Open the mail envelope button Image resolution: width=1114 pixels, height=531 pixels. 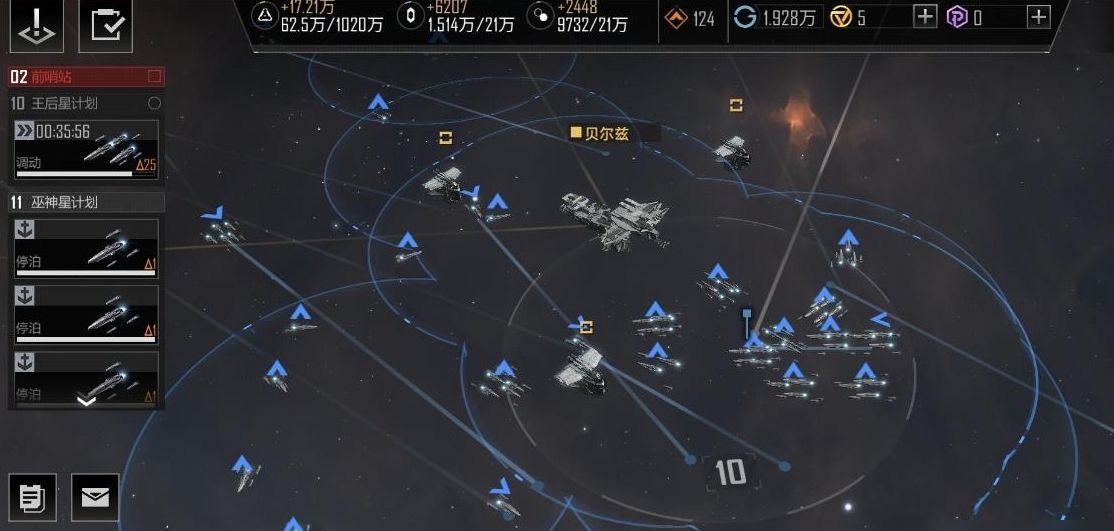(x=95, y=496)
